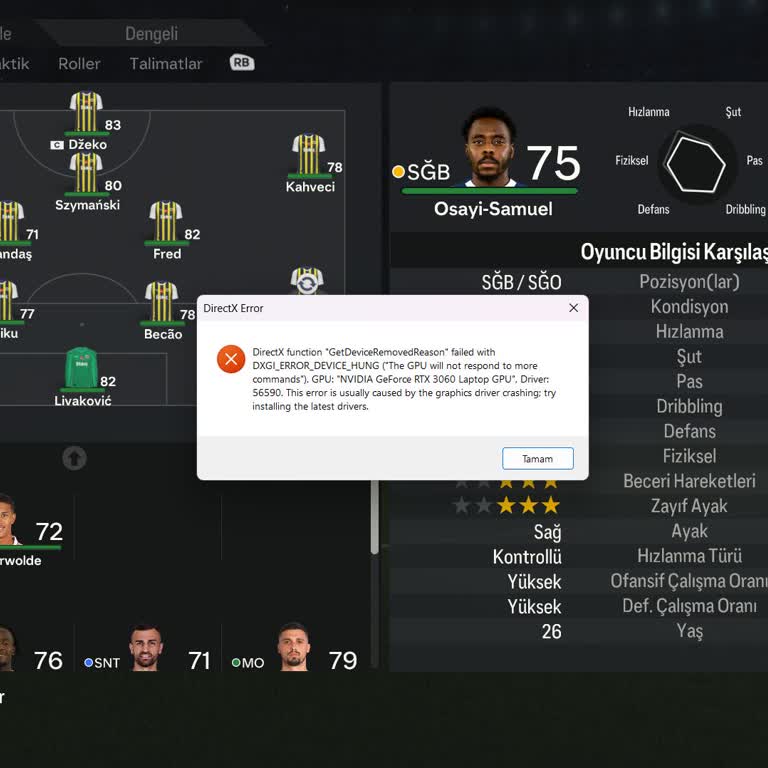Click the Tamam button in the error dialog

click(x=537, y=459)
